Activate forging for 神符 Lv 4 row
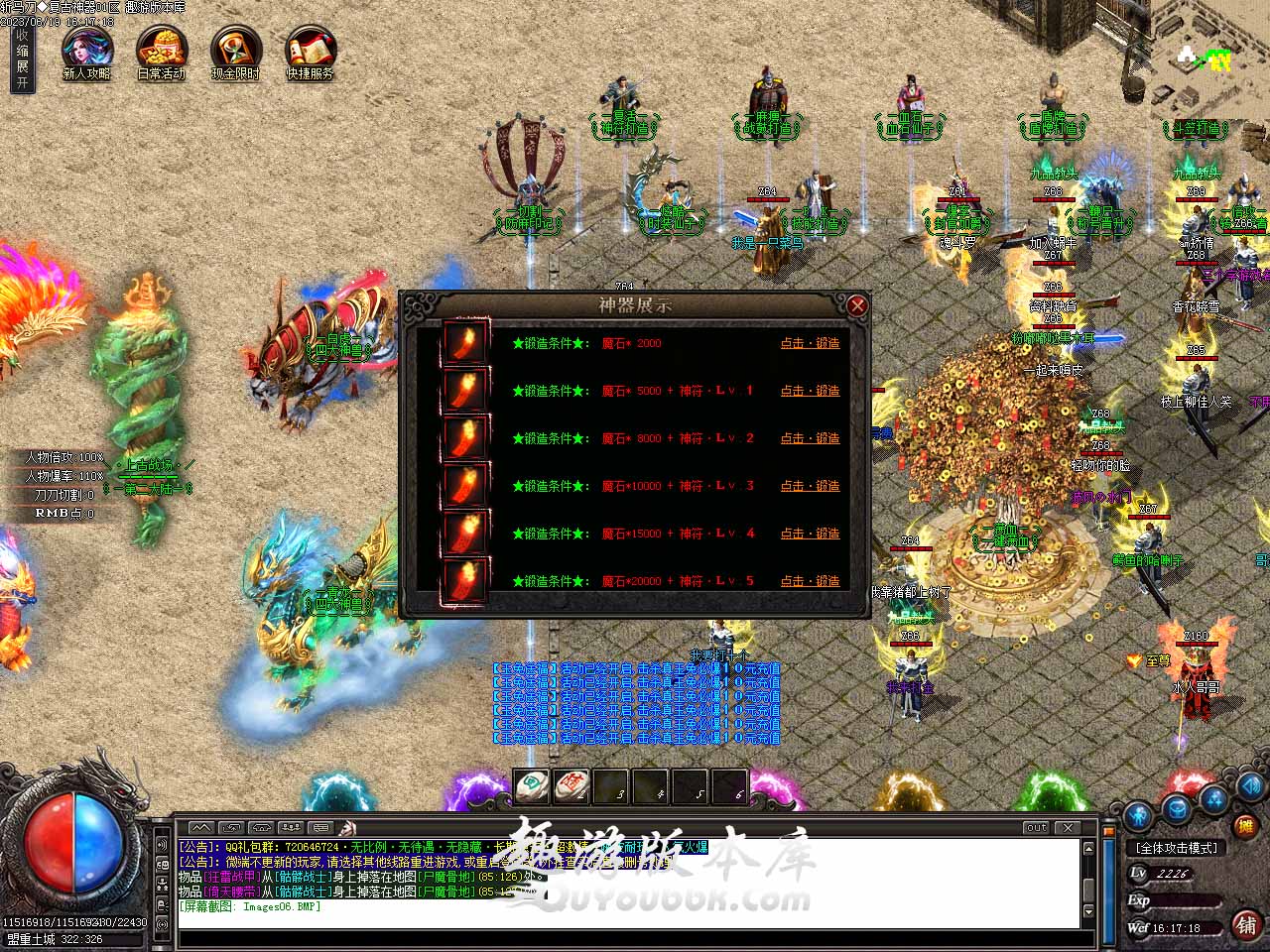 (810, 534)
